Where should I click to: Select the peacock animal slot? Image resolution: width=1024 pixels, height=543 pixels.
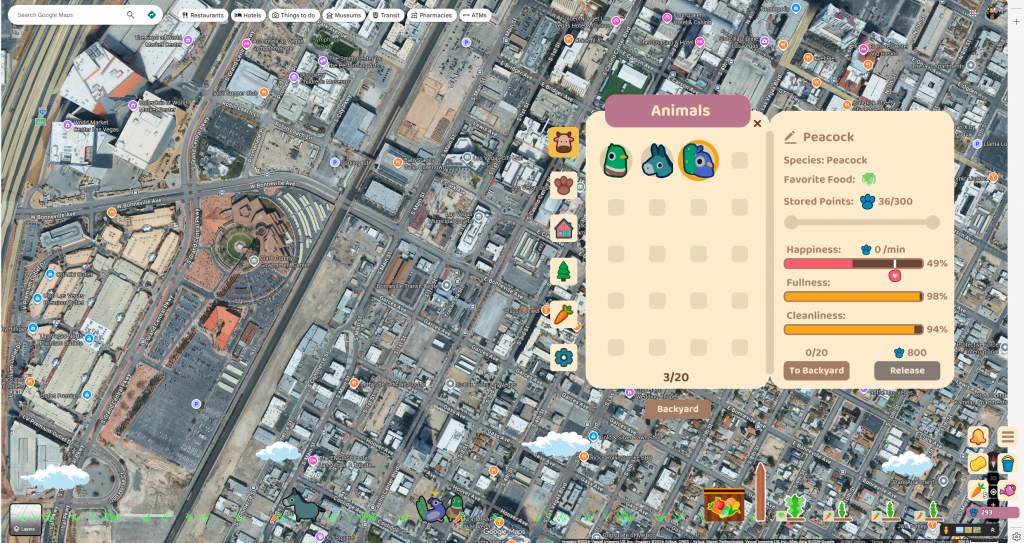pos(698,161)
